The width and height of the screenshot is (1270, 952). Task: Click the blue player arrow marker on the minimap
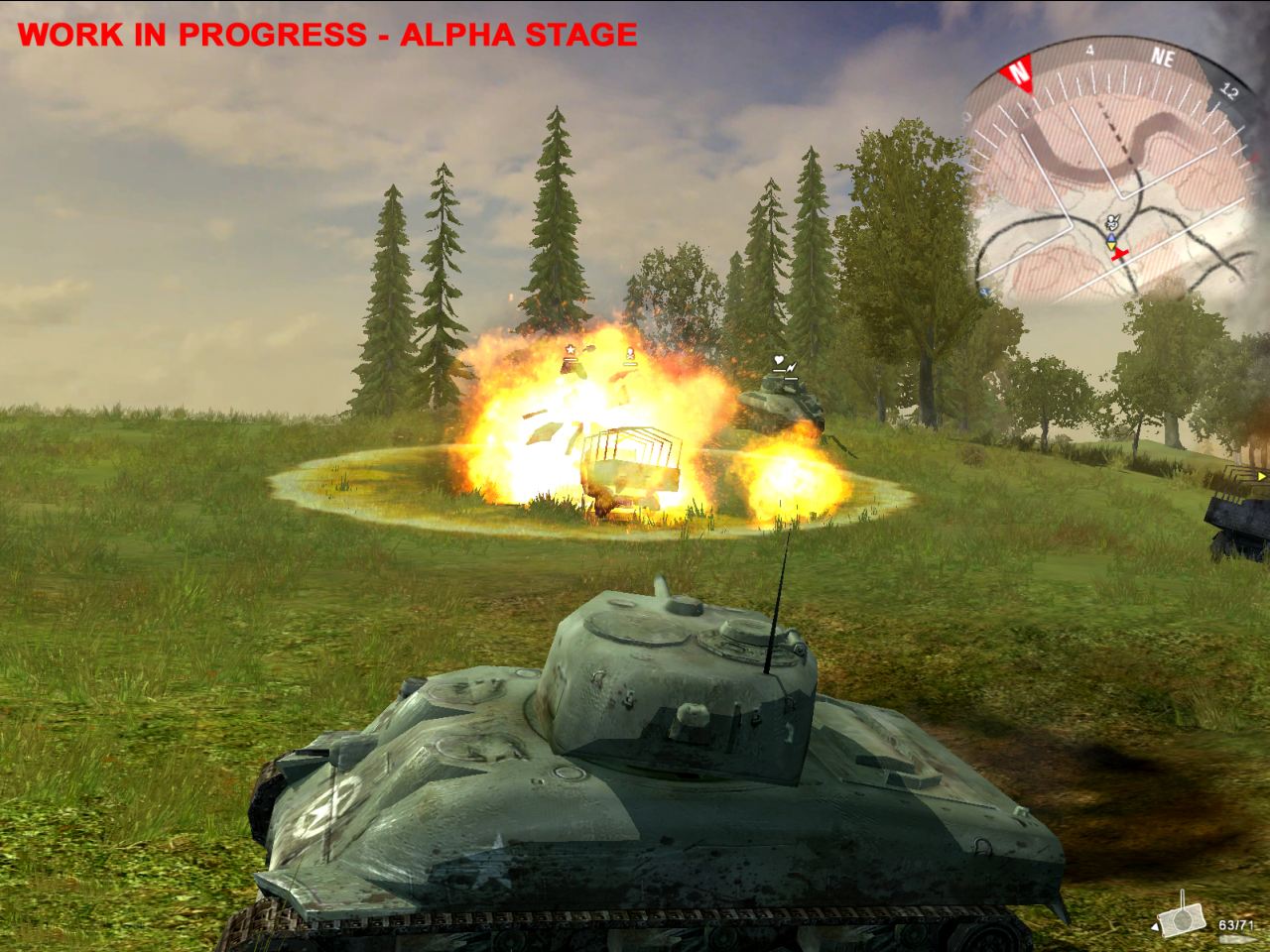click(1110, 237)
